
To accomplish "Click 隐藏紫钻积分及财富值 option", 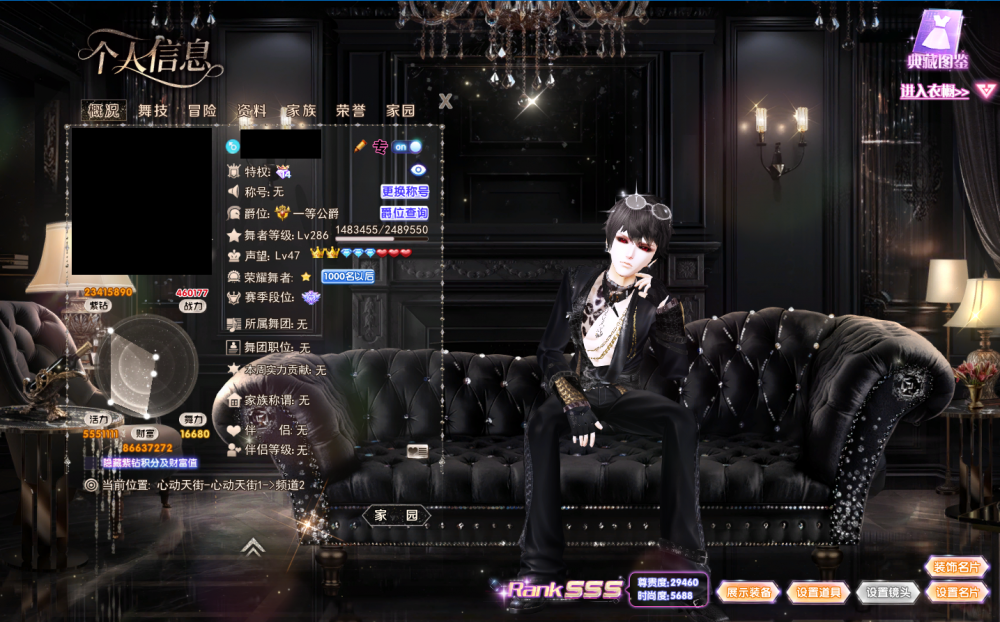I will tap(149, 463).
